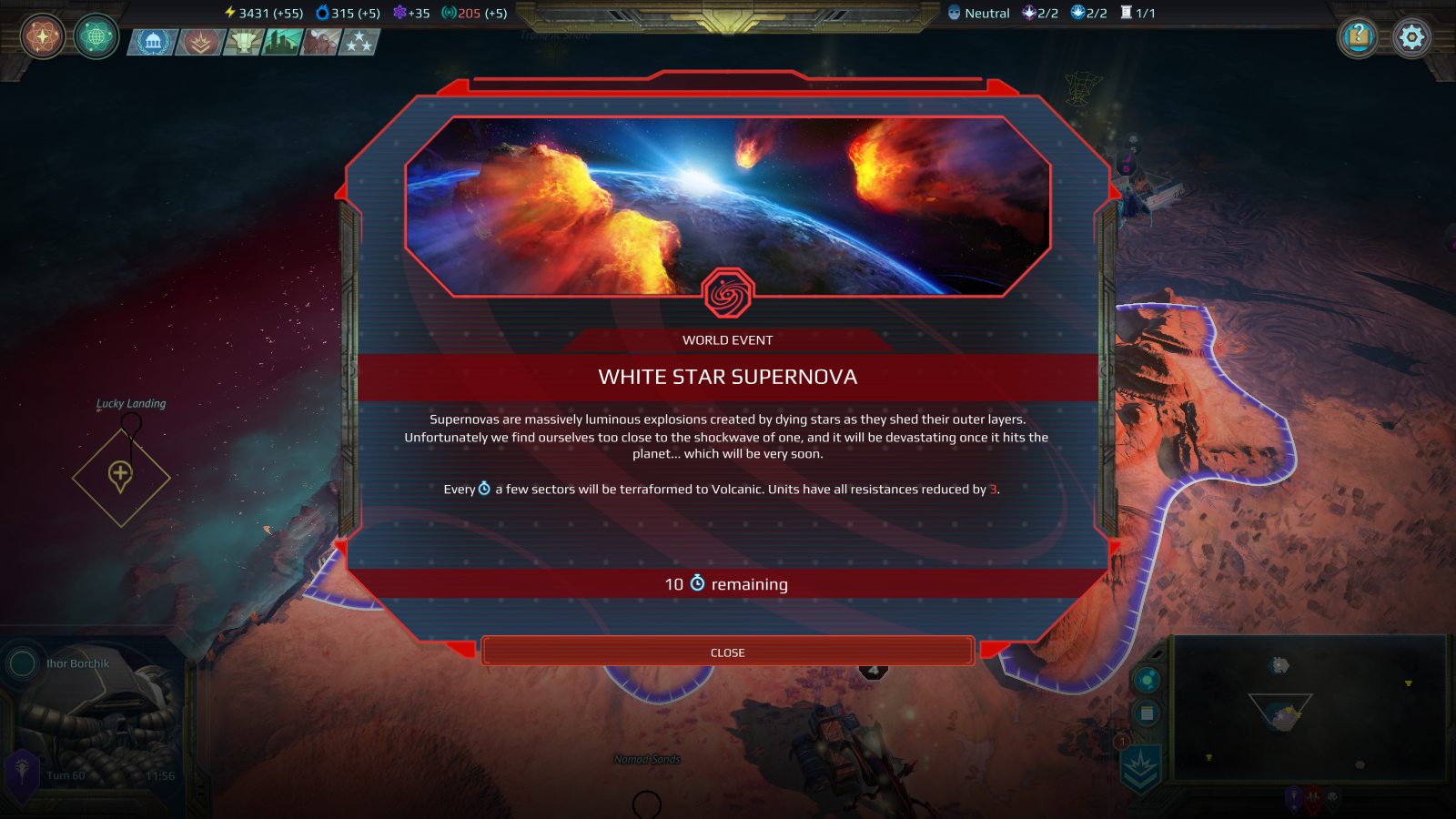The image size is (1456, 819).
Task: Select the Neutral reputation indicator
Action: (978, 13)
